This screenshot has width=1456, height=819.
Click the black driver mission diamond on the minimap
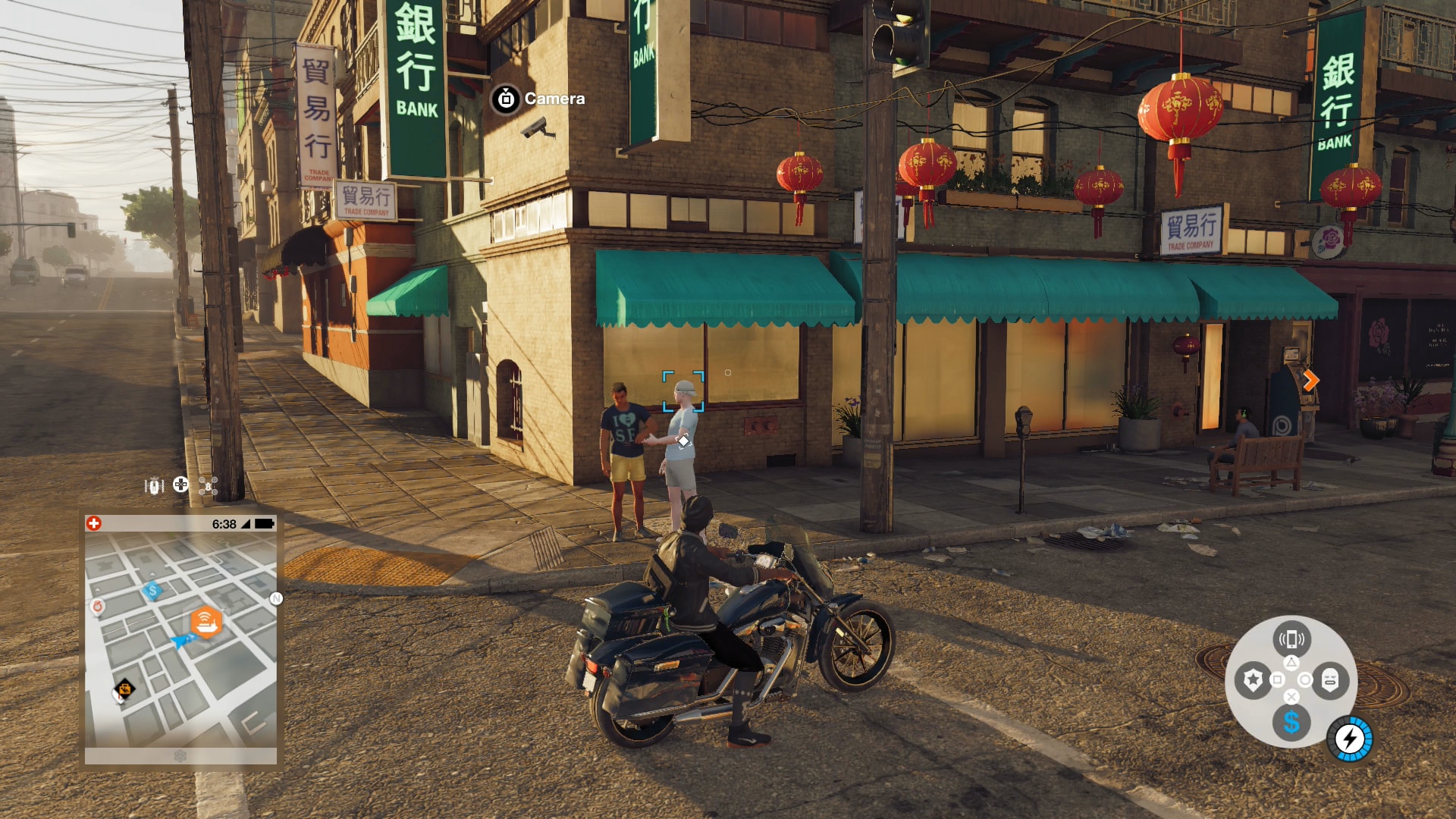127,687
